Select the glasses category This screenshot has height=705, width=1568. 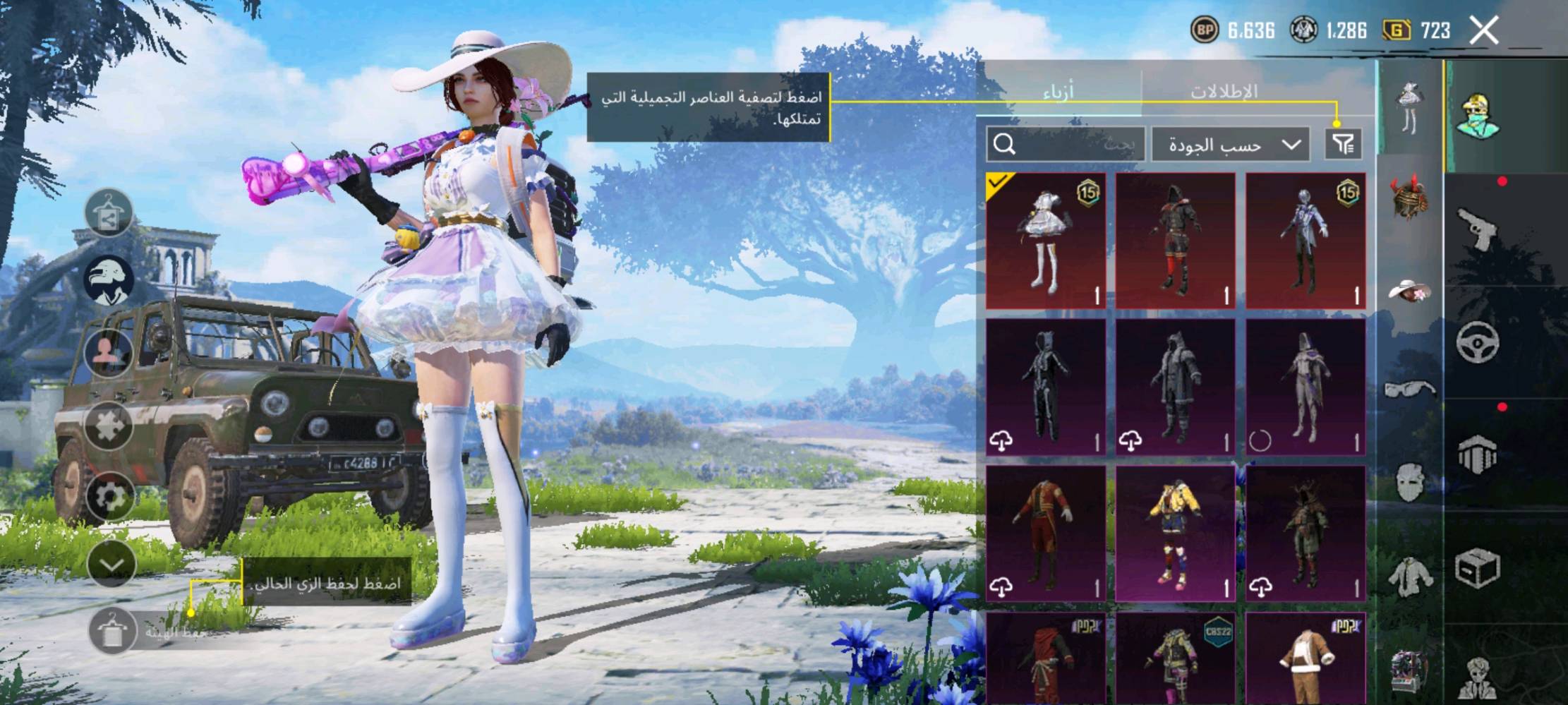point(1409,389)
